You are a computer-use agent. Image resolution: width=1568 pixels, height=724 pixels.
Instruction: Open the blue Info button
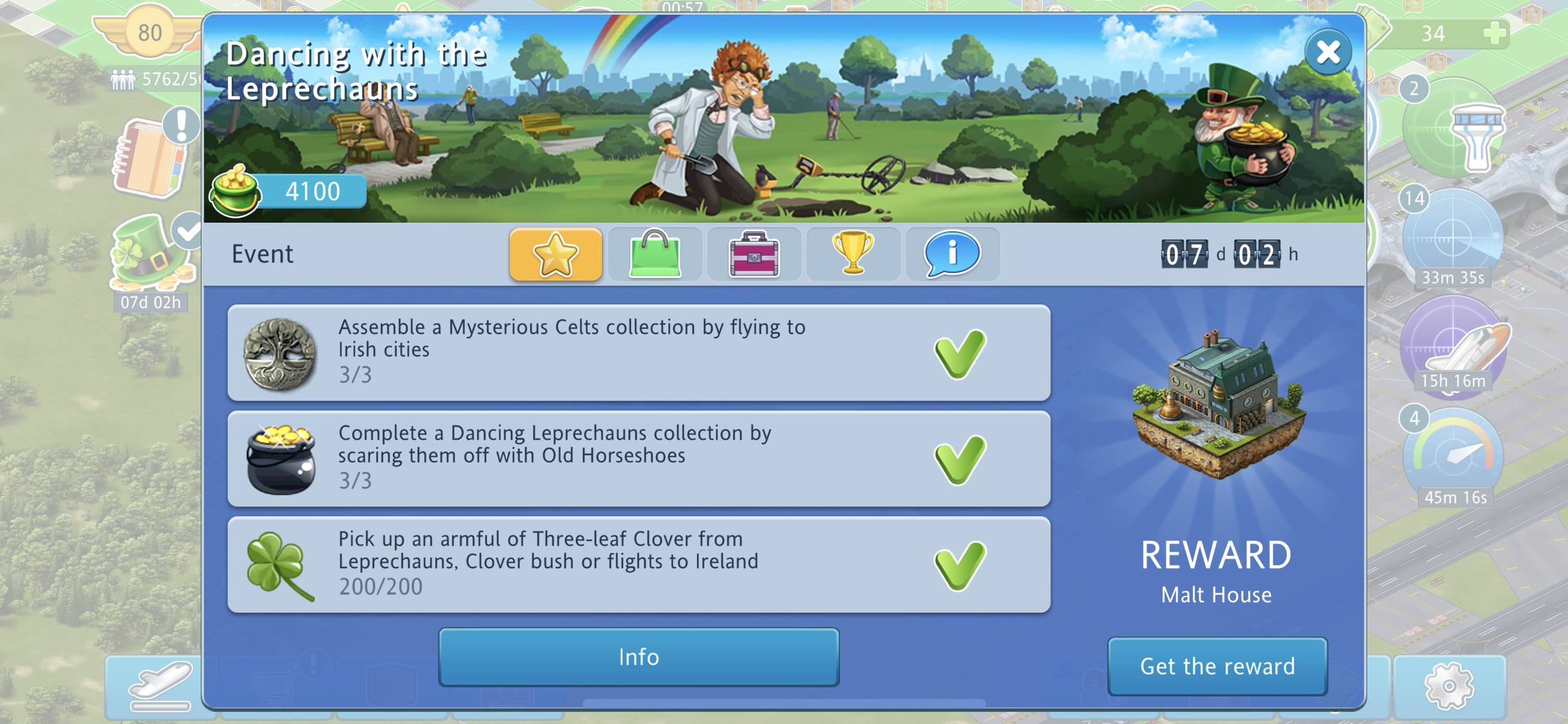click(x=639, y=657)
